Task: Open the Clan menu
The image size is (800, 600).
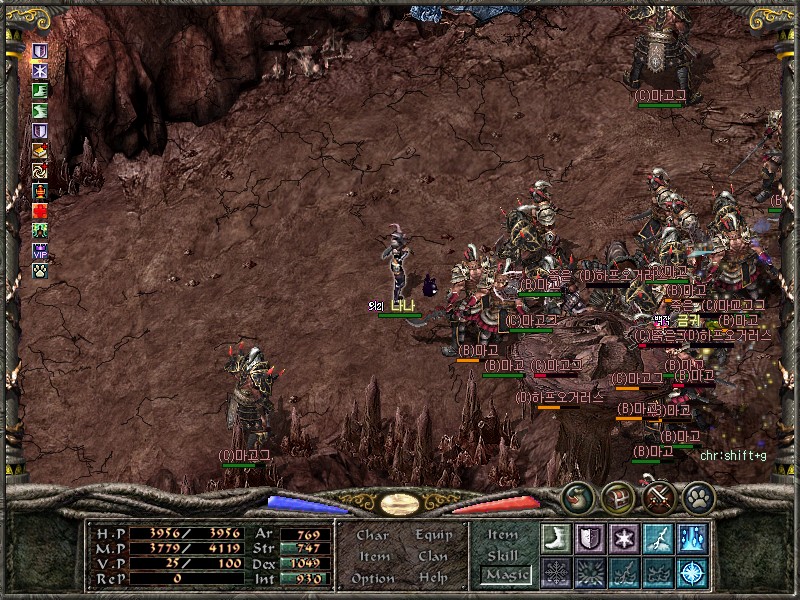Action: pos(433,556)
